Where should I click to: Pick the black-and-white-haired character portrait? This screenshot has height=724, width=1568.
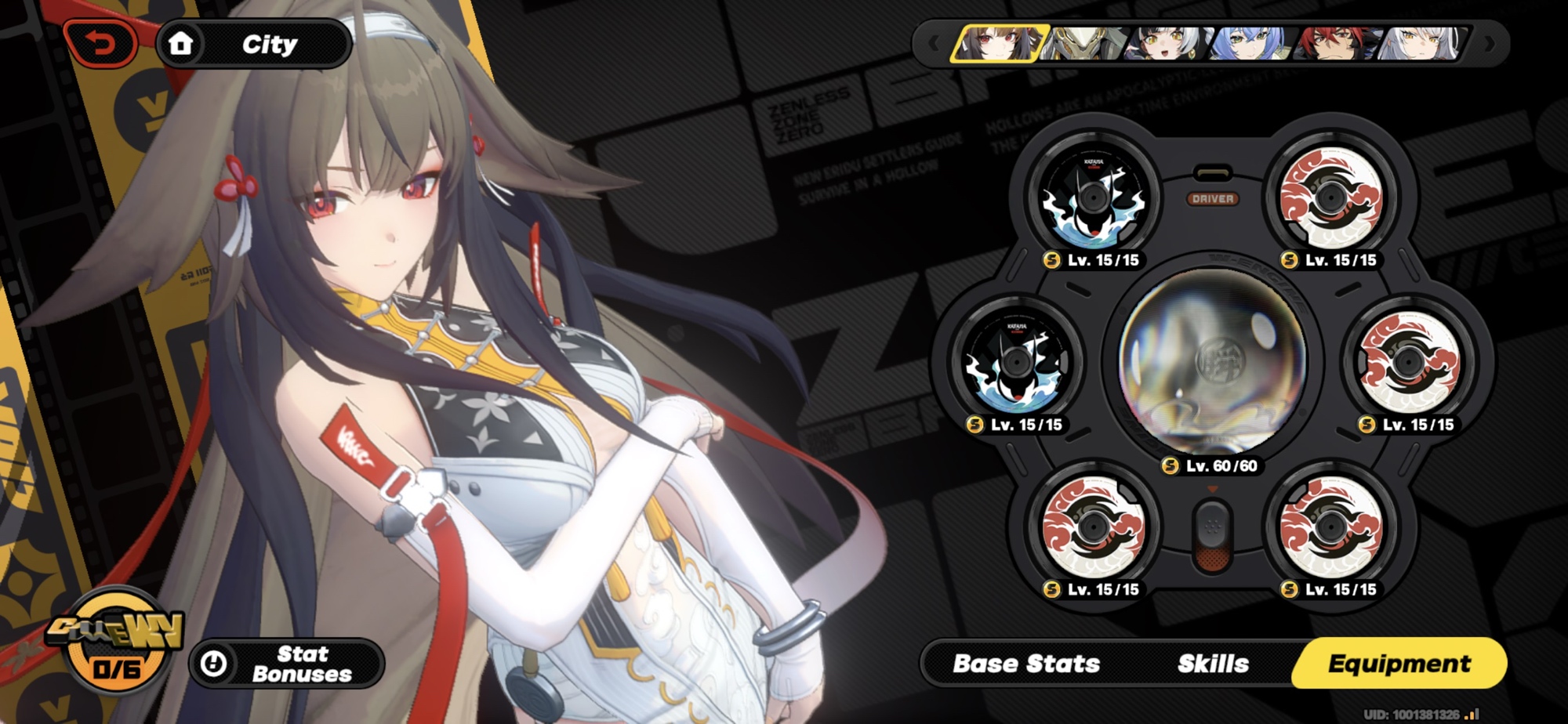[1165, 44]
